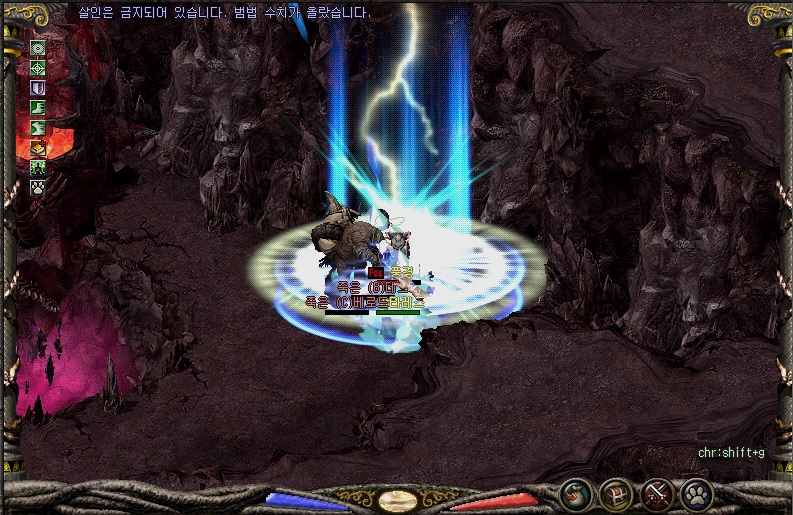
Task: Open the pouch bag round button
Action: (575, 493)
